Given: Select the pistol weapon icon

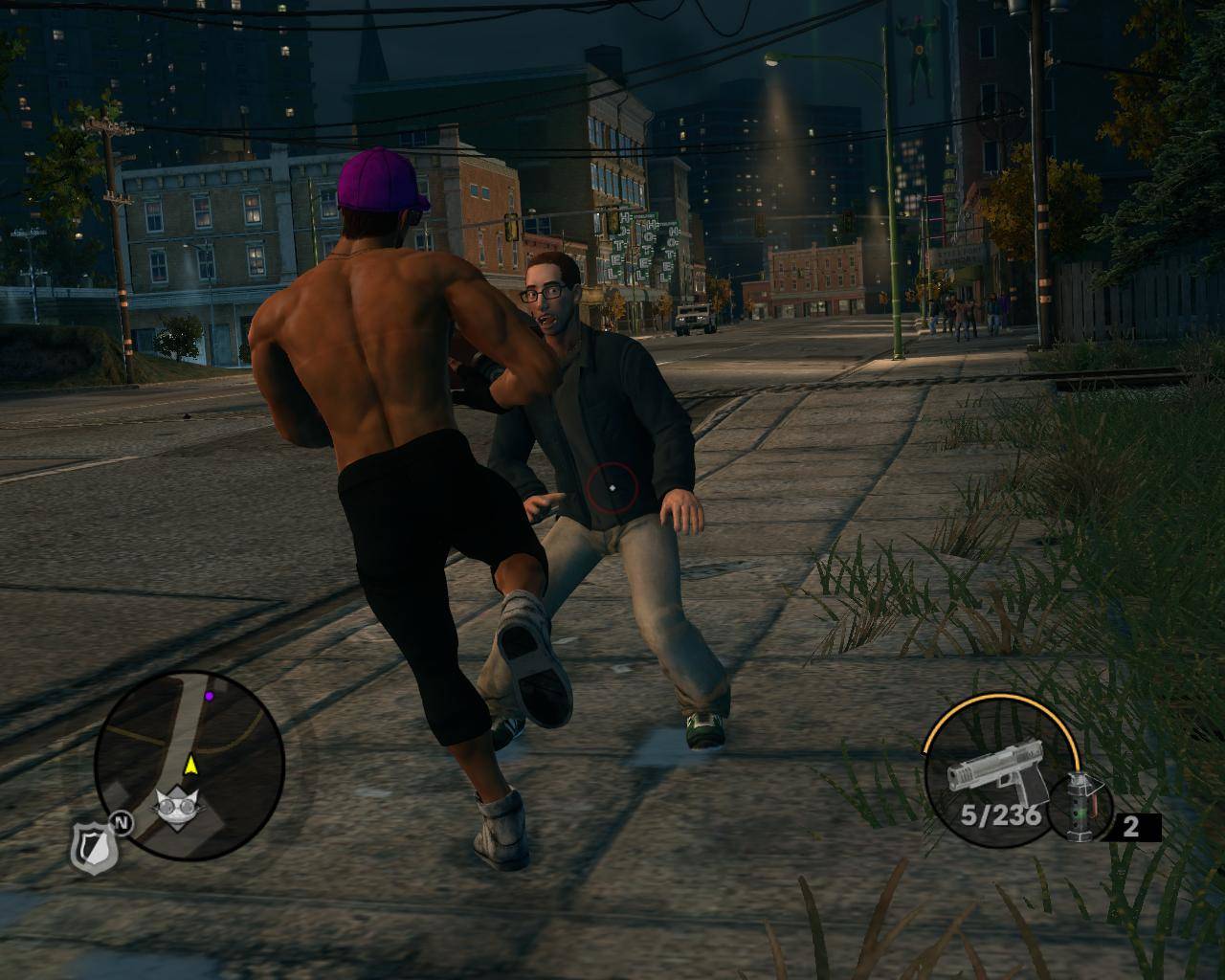Looking at the screenshot, I should [x=992, y=778].
